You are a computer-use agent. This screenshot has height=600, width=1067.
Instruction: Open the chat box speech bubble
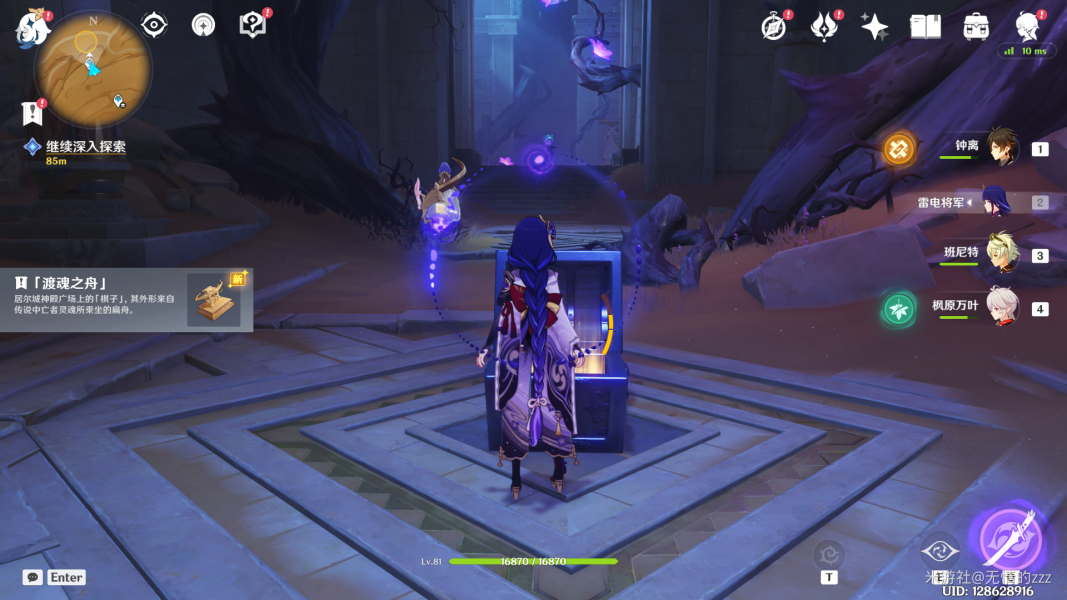coord(33,577)
